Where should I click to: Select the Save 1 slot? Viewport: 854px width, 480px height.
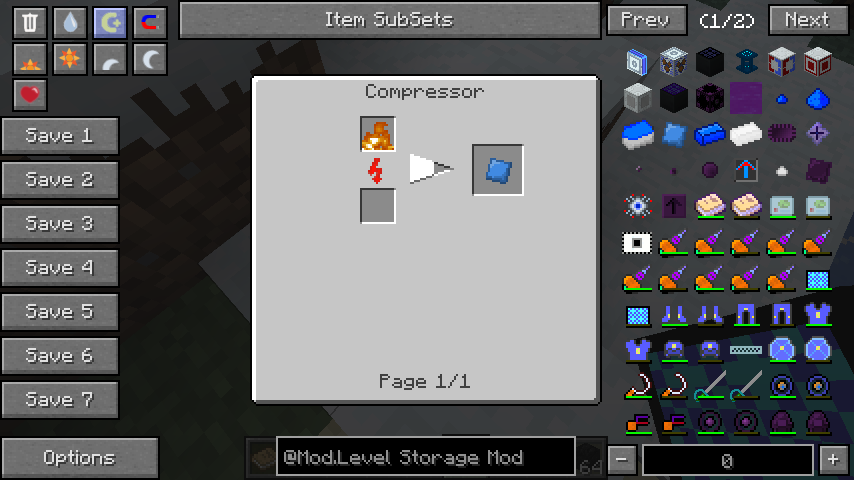pos(60,136)
